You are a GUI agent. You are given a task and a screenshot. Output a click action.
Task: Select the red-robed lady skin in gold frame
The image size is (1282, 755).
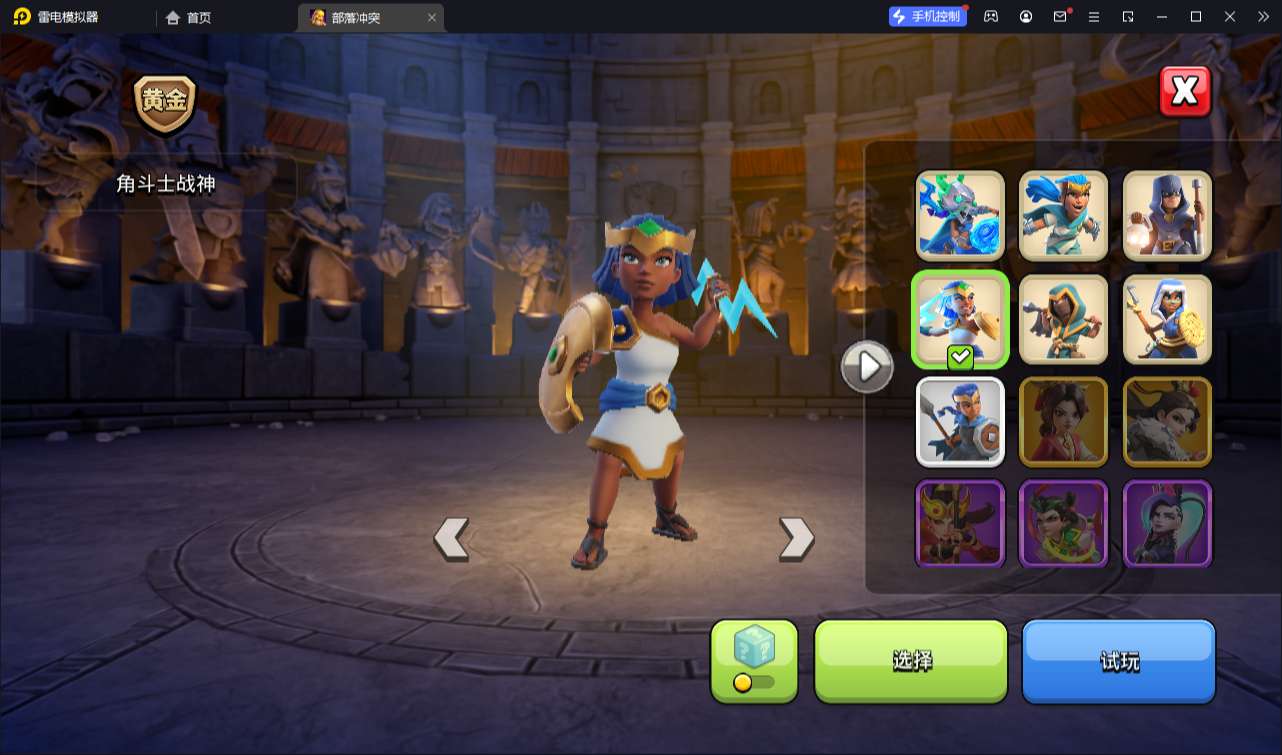coord(1064,422)
